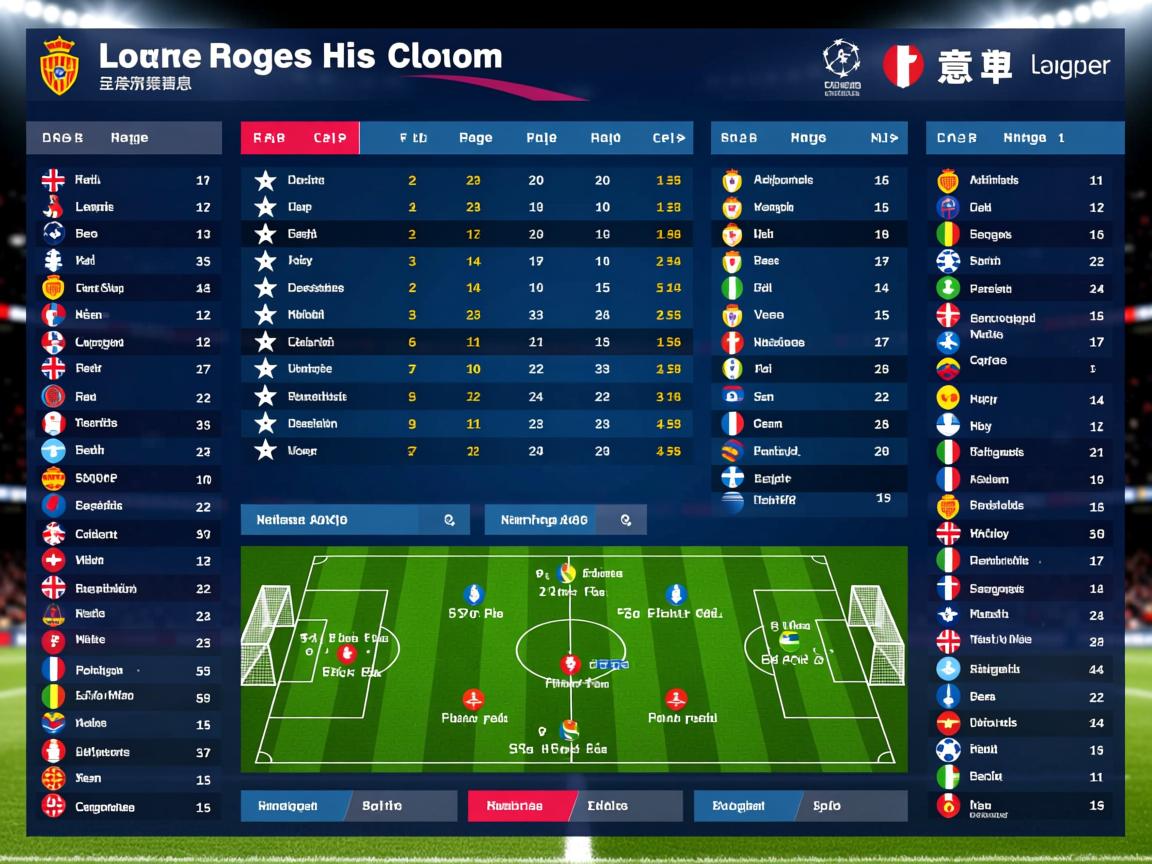
Task: Select the Cuident row in the left list
Action: pyautogui.click(x=124, y=534)
